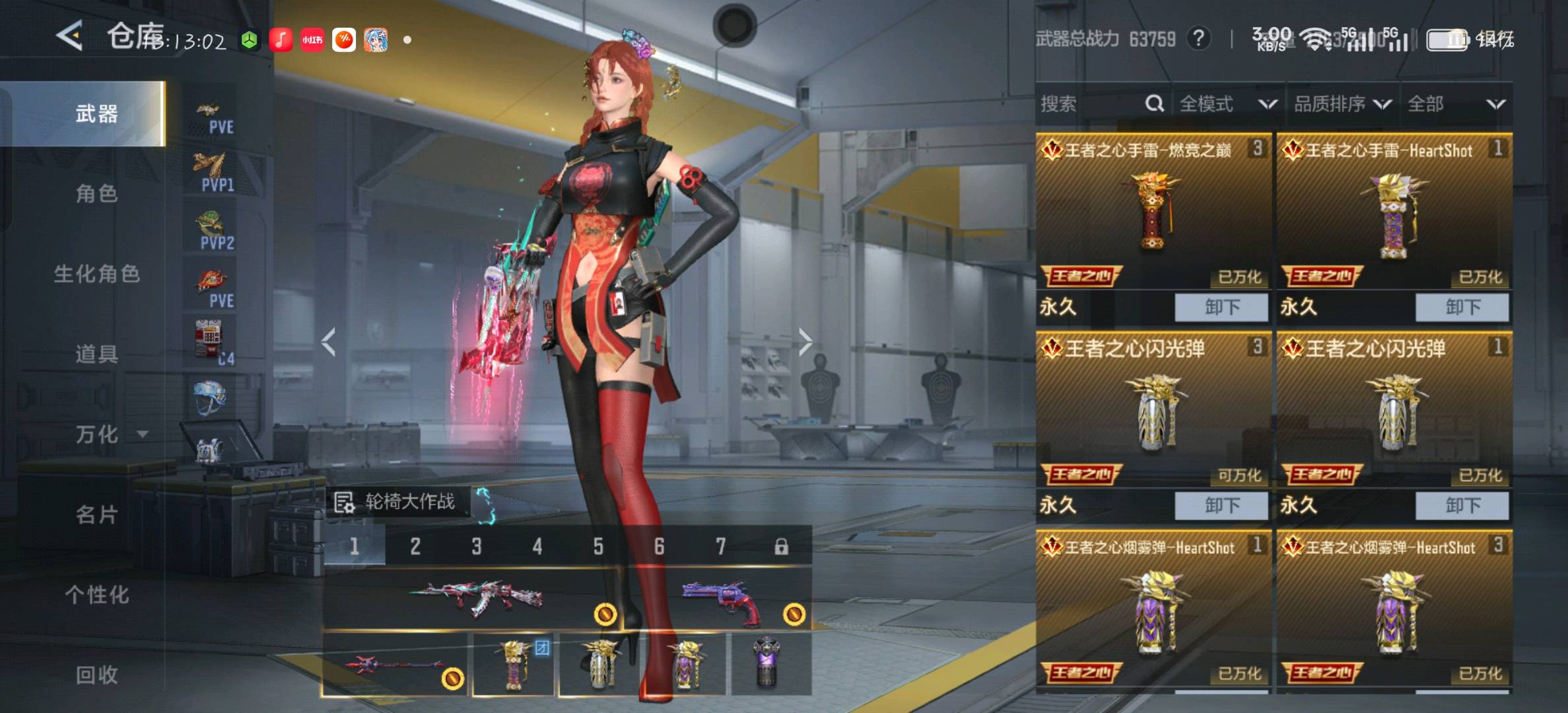Image resolution: width=1568 pixels, height=713 pixels.
Task: Open the 品质排序 sort dropdown
Action: pos(1342,104)
